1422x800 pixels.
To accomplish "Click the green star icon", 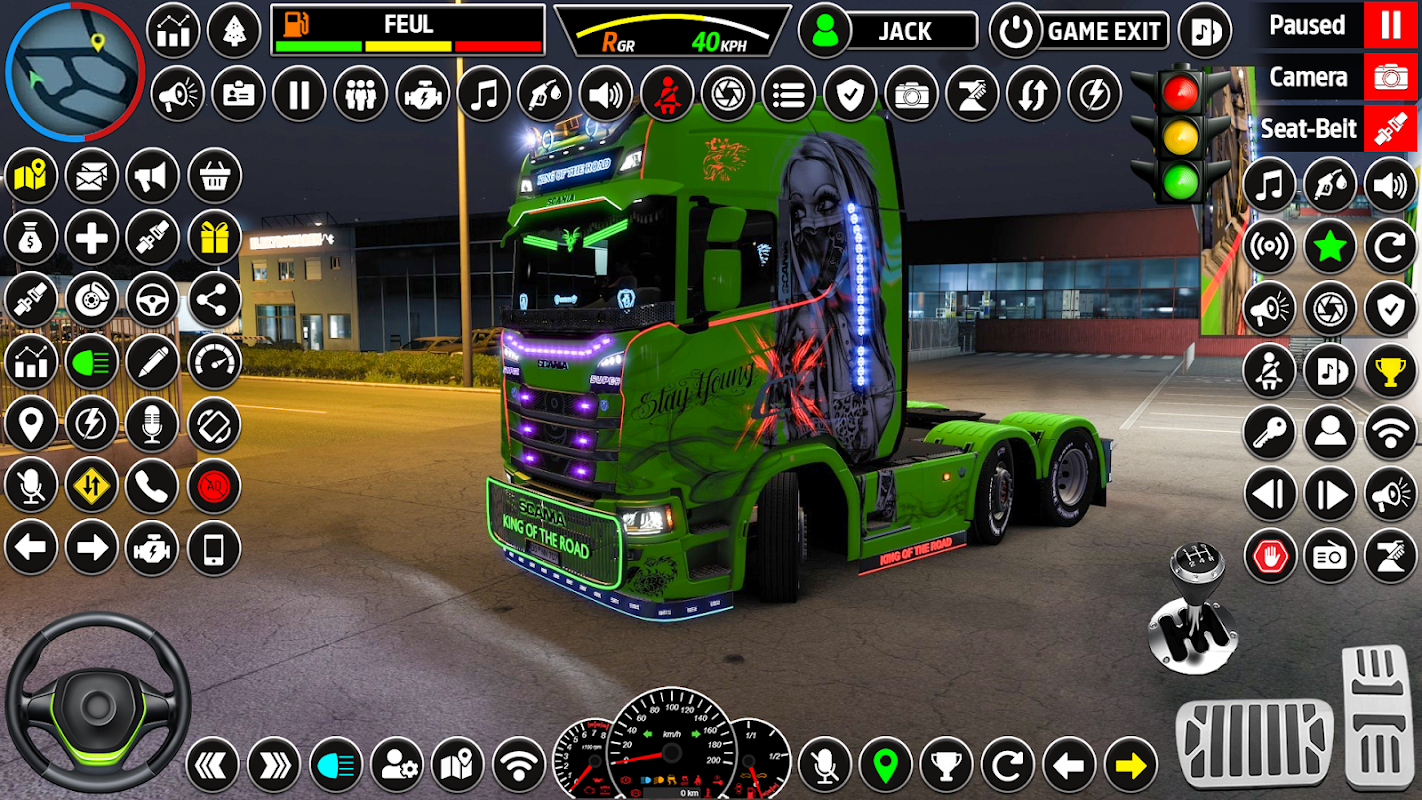I will pos(1330,247).
